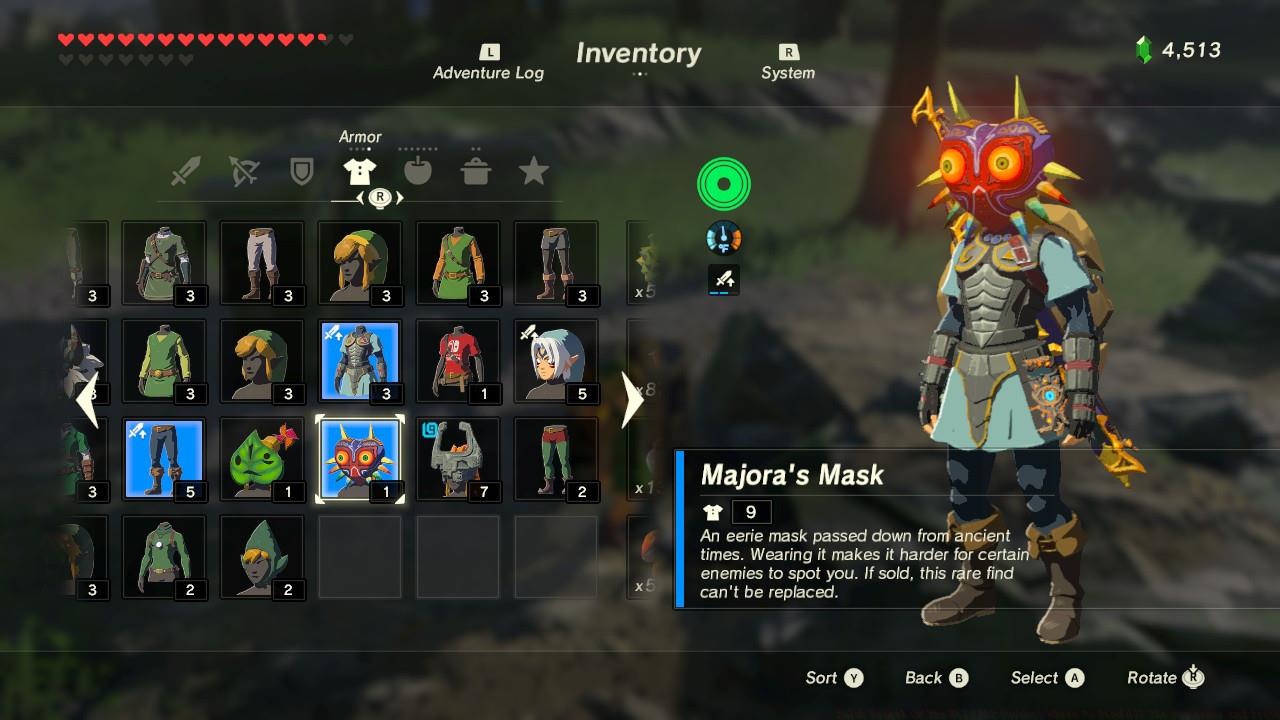The image size is (1280, 720).
Task: Go to the previous inventory page arrow
Action: coord(87,400)
